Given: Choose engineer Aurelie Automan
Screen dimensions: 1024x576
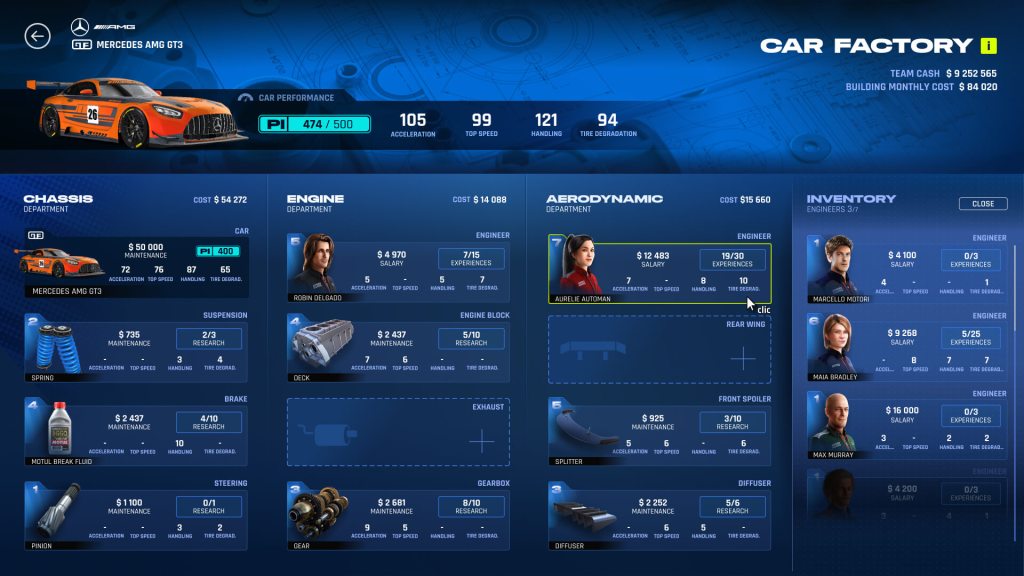Looking at the screenshot, I should [659, 268].
